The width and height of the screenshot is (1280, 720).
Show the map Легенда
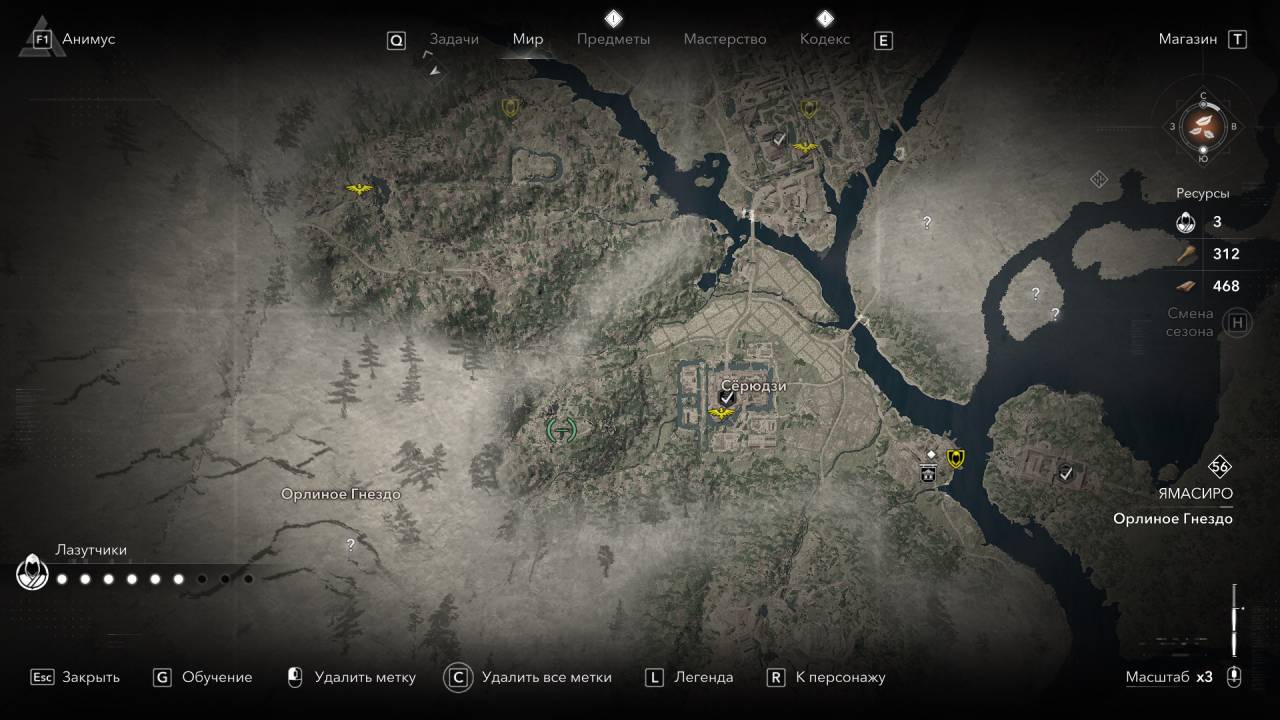pos(704,677)
